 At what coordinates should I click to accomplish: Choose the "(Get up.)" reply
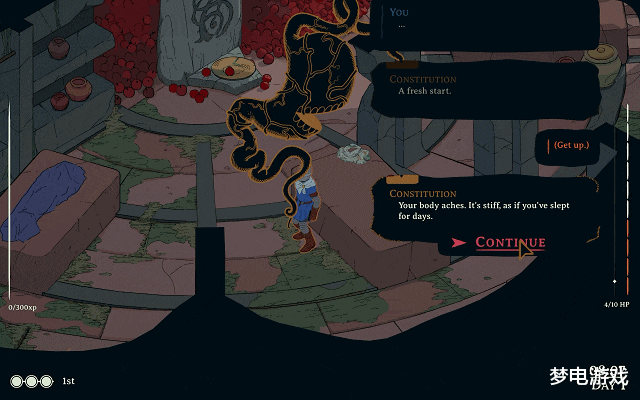[x=572, y=146]
